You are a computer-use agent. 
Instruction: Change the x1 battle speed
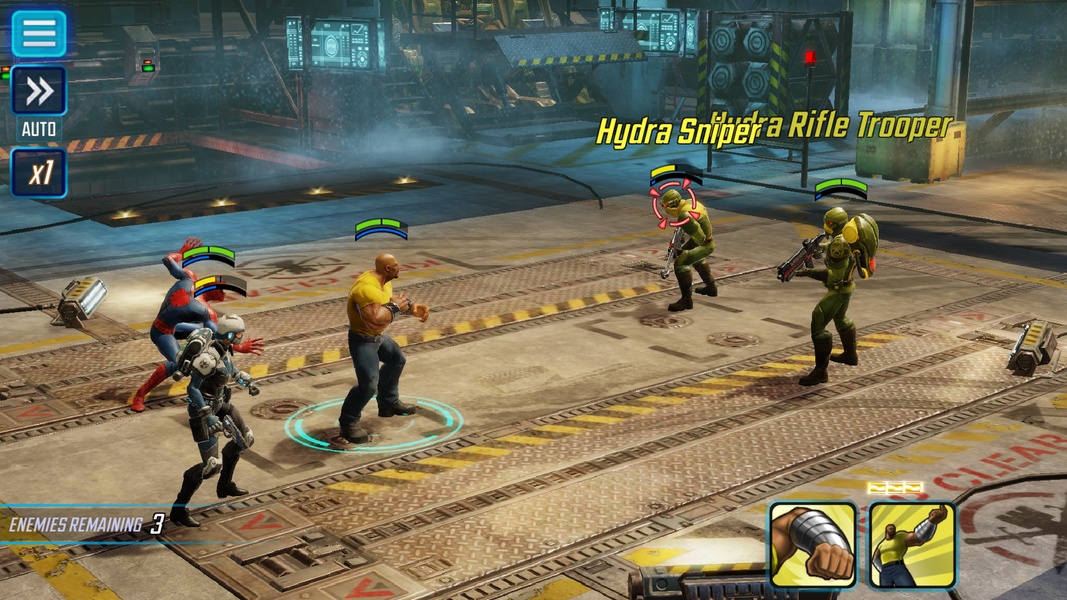click(x=39, y=173)
